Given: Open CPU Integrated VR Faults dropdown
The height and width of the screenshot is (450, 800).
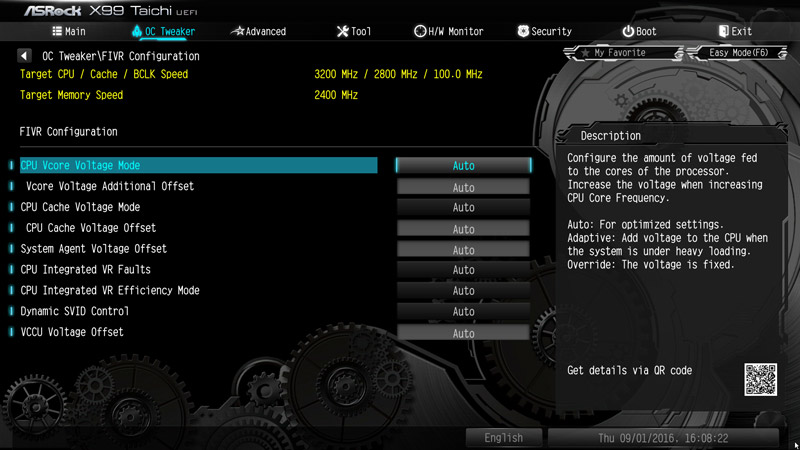Looking at the screenshot, I should 463,270.
